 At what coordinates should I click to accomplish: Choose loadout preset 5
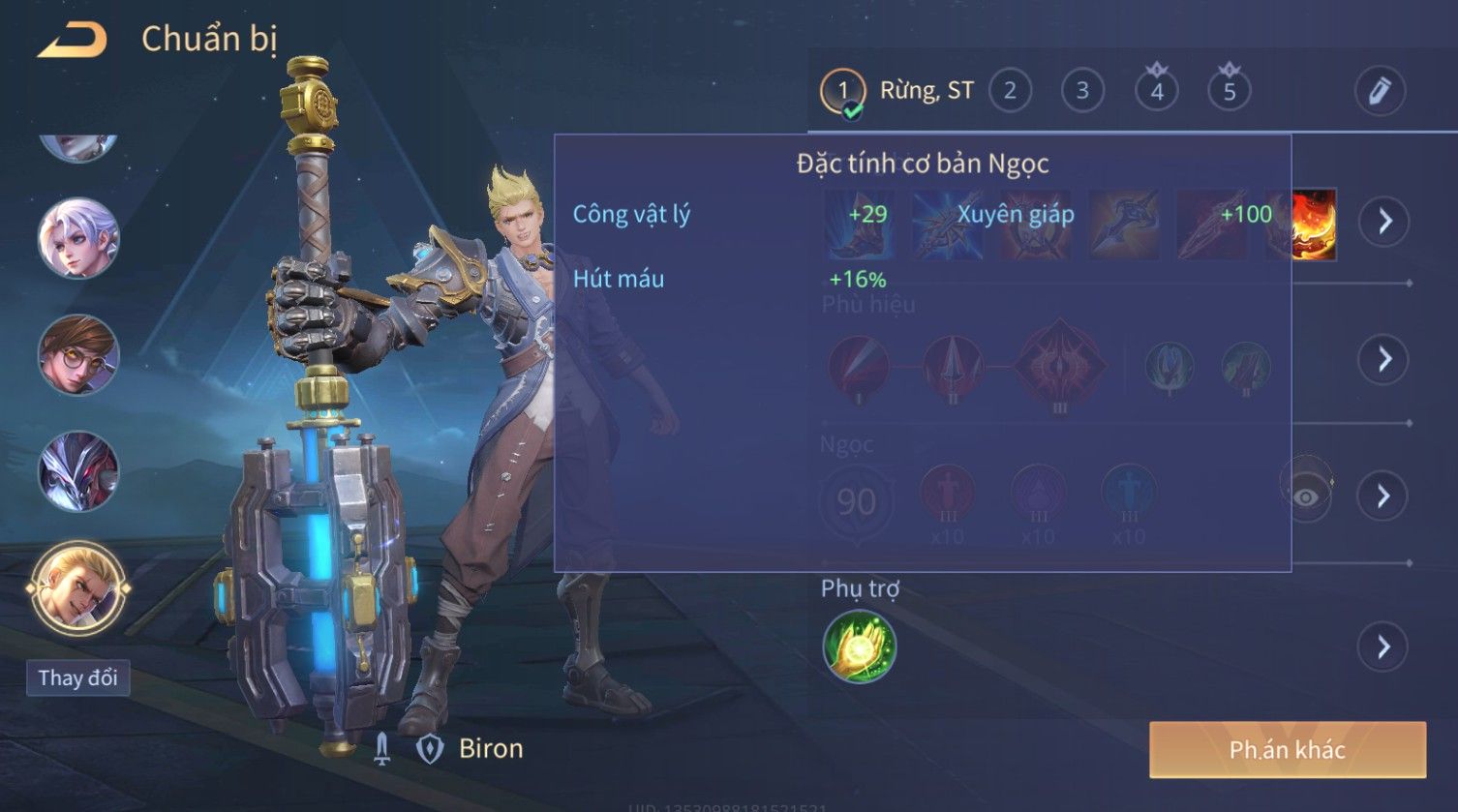[x=1230, y=91]
